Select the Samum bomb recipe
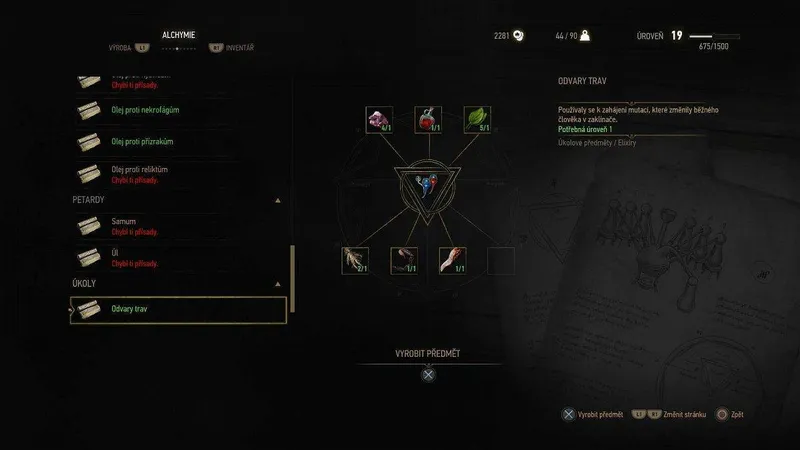This screenshot has width=800, height=450. coord(178,225)
